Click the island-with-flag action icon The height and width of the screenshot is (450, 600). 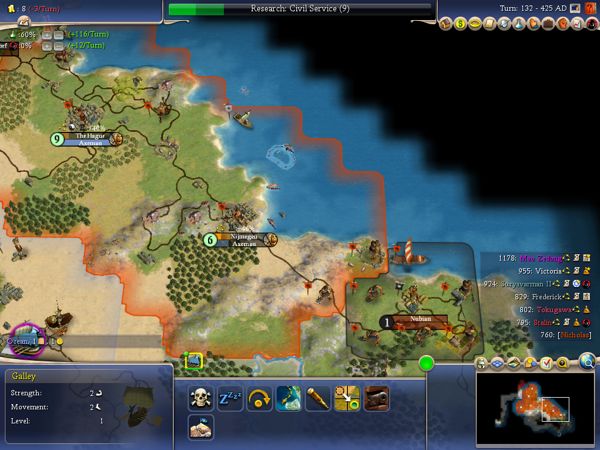click(203, 427)
